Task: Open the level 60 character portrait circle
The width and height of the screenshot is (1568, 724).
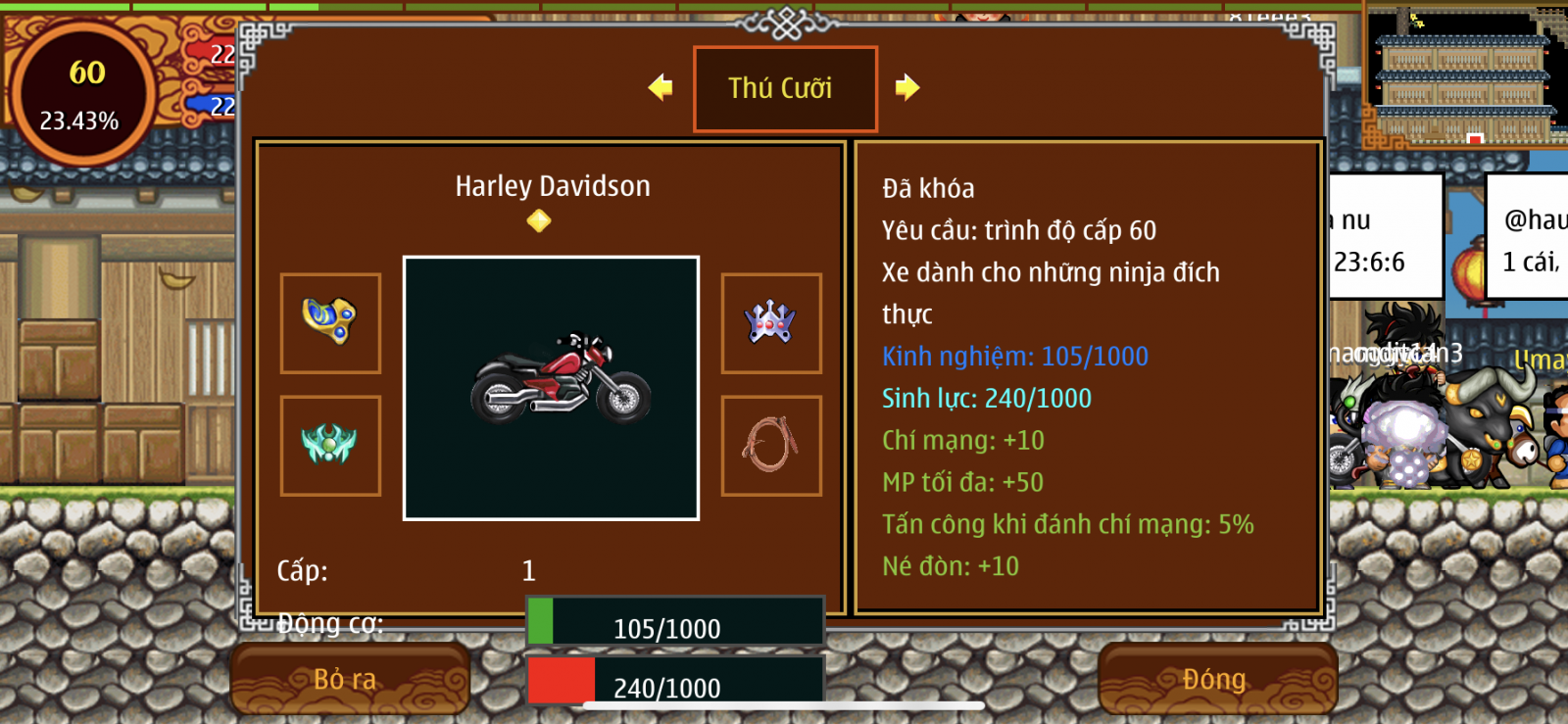Action: [82, 94]
